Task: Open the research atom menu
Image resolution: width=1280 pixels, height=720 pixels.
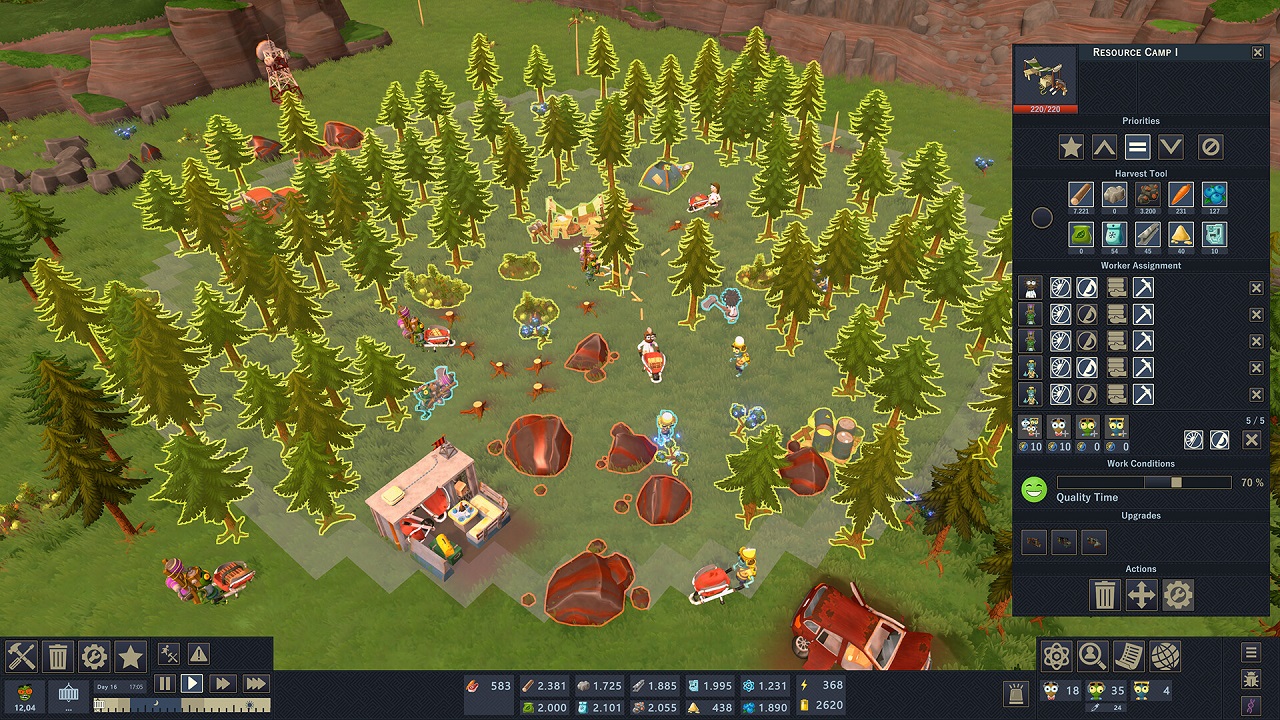Action: tap(1057, 657)
